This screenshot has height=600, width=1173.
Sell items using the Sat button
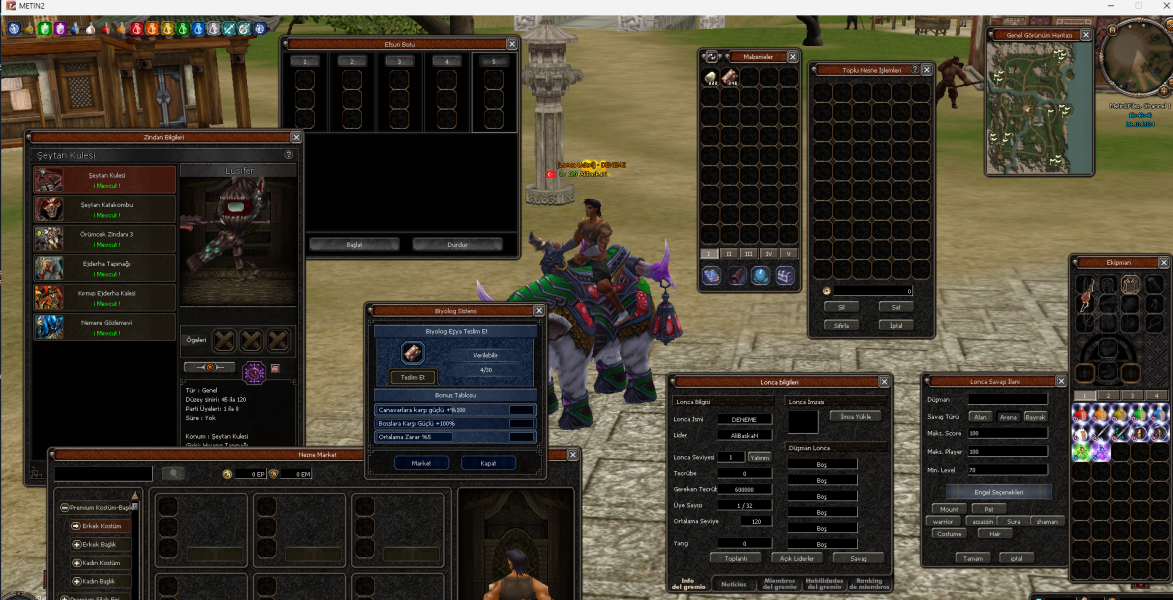pyautogui.click(x=895, y=307)
